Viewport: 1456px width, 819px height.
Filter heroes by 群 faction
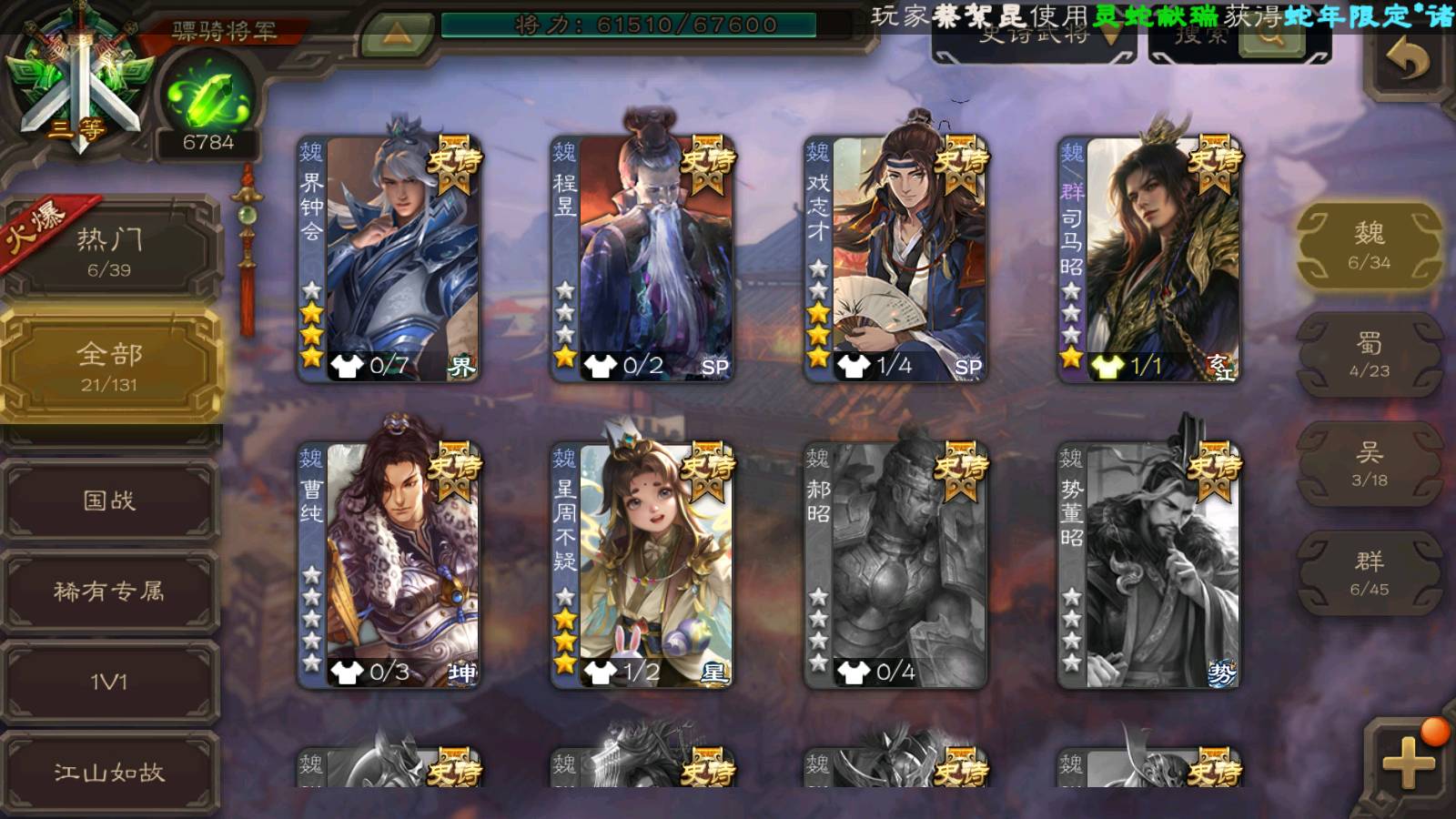tap(1369, 573)
